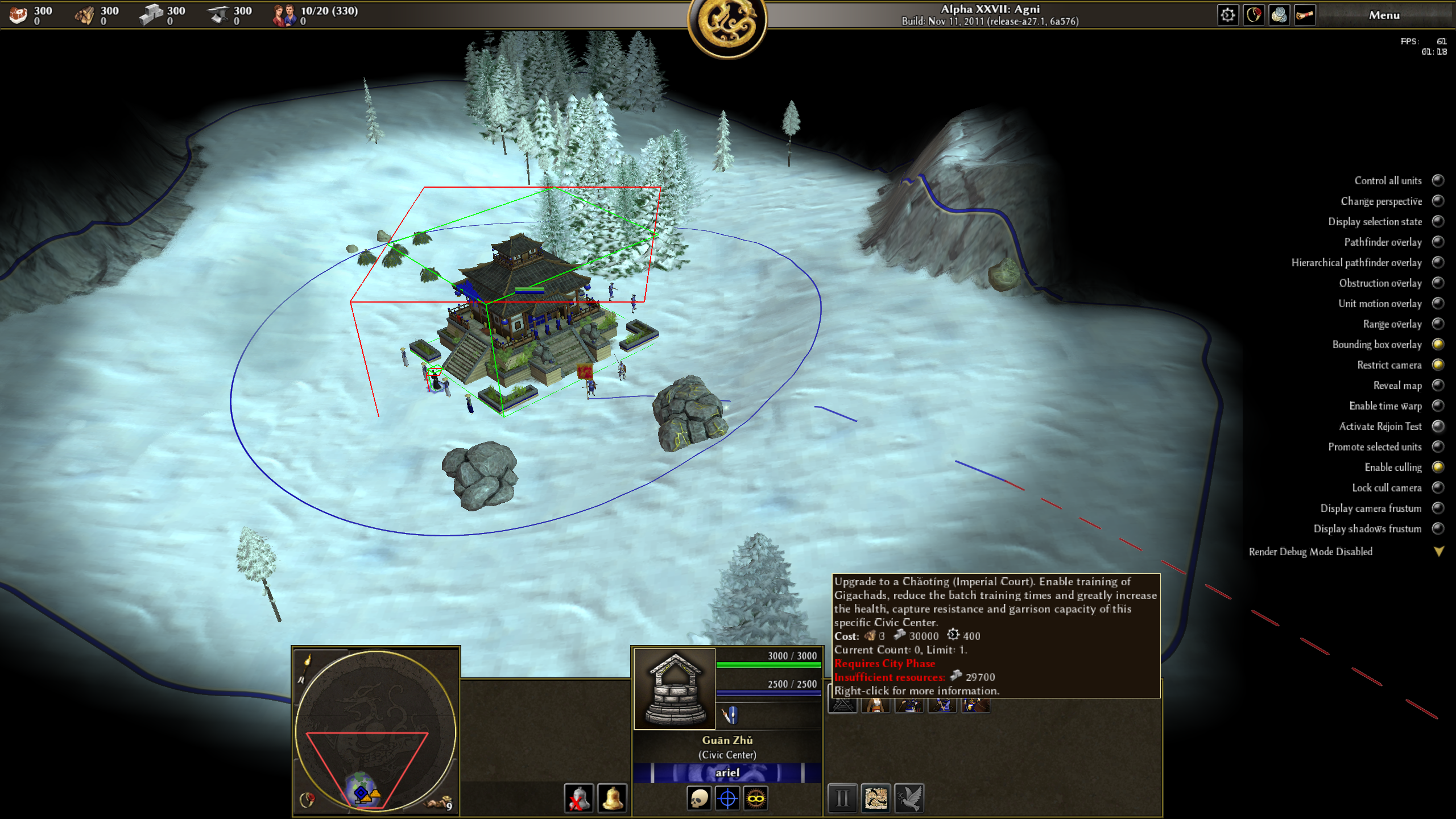Open game speed gear icon

[1227, 15]
